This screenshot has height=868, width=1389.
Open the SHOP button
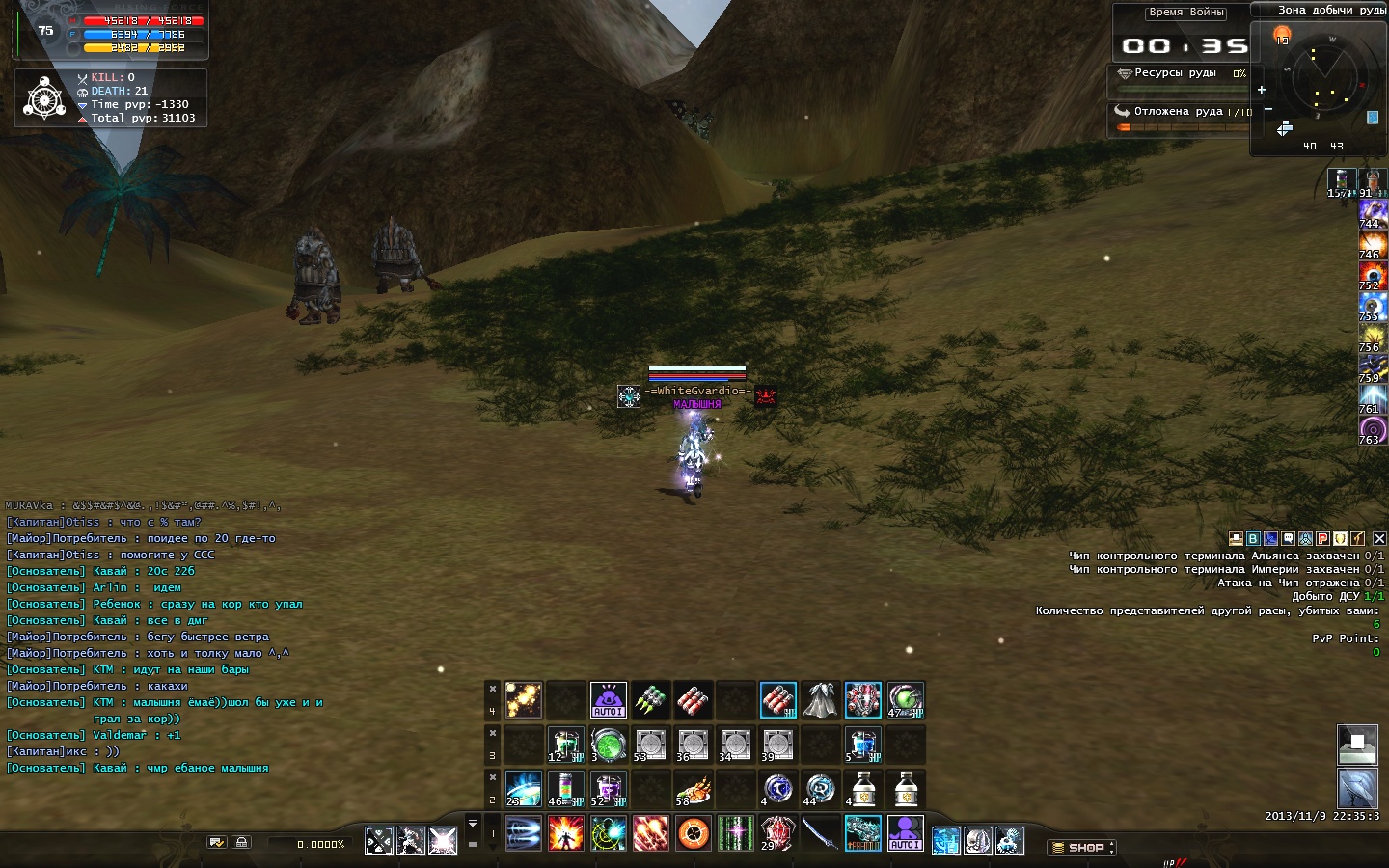[x=1081, y=848]
